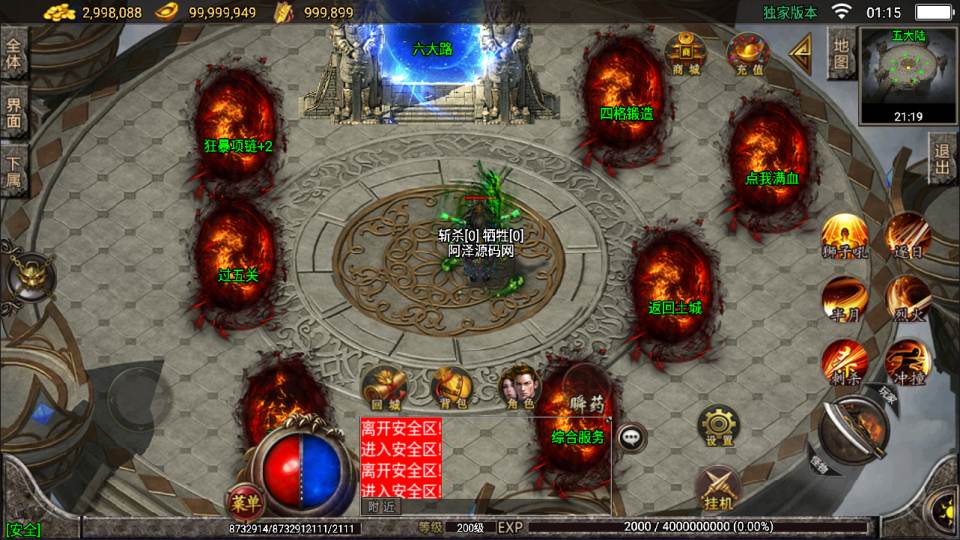Activate the 狮子吼 skill
Viewport: 960px width, 540px height.
pyautogui.click(x=844, y=236)
